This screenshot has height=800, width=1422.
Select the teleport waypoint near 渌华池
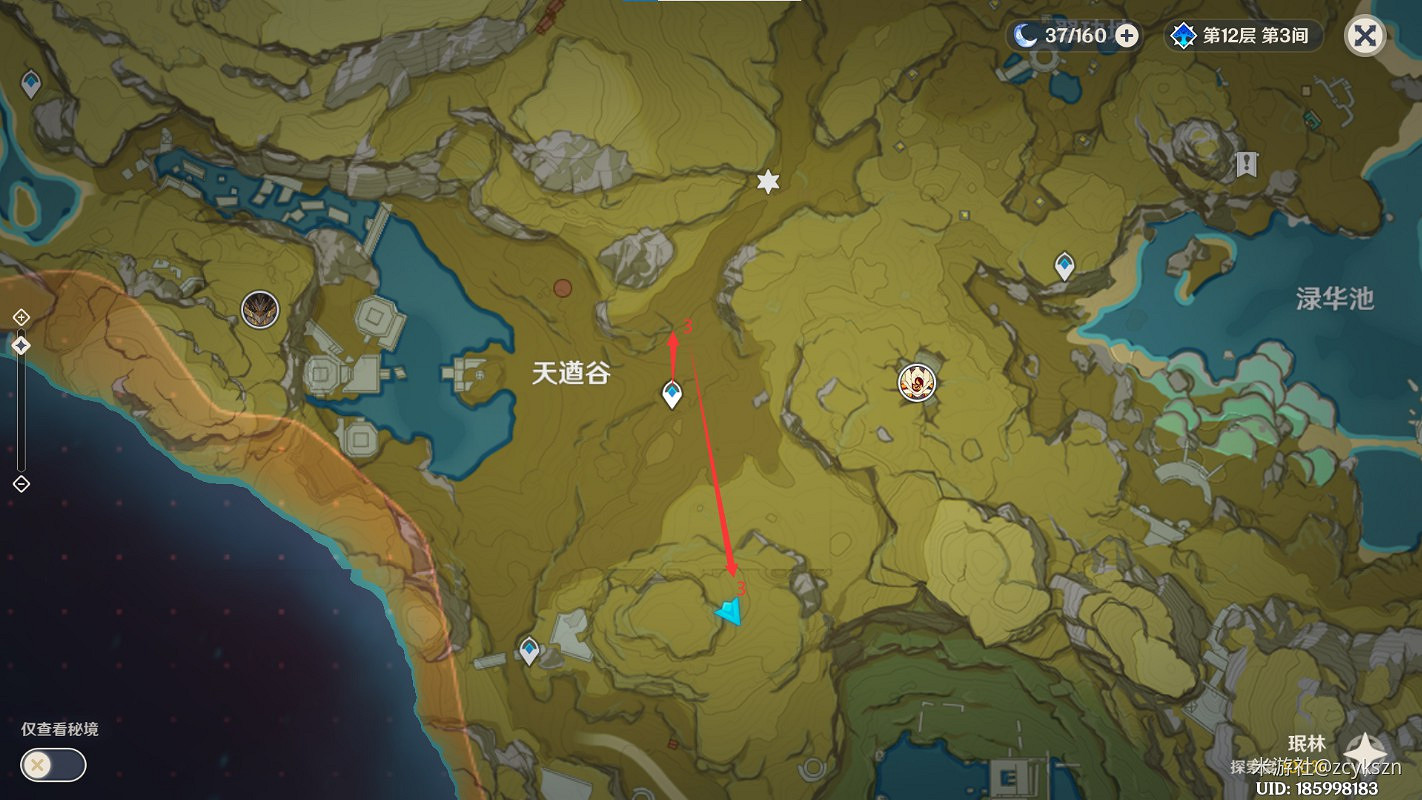1063,265
